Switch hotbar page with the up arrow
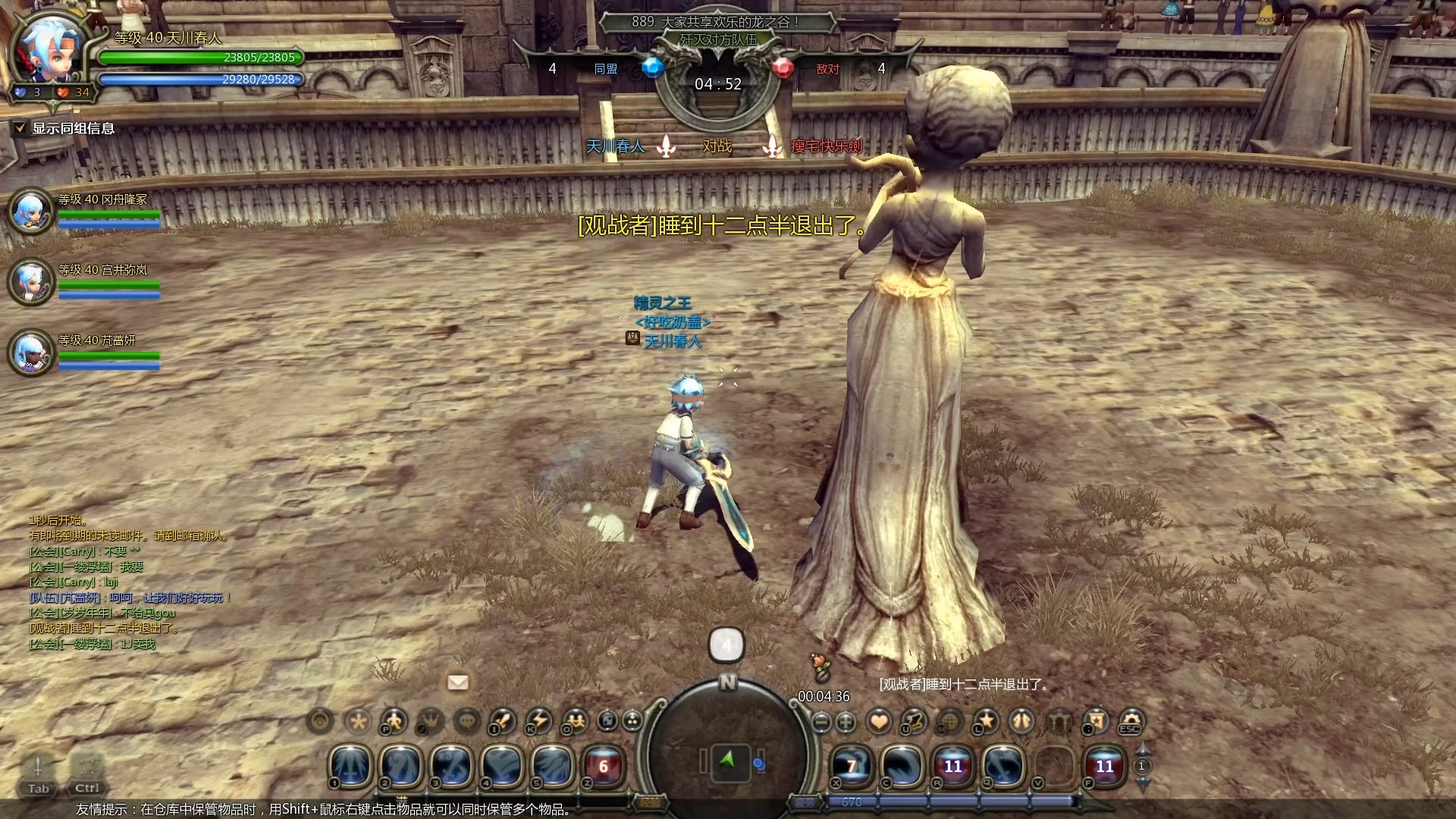This screenshot has width=1456, height=819. tap(1142, 751)
